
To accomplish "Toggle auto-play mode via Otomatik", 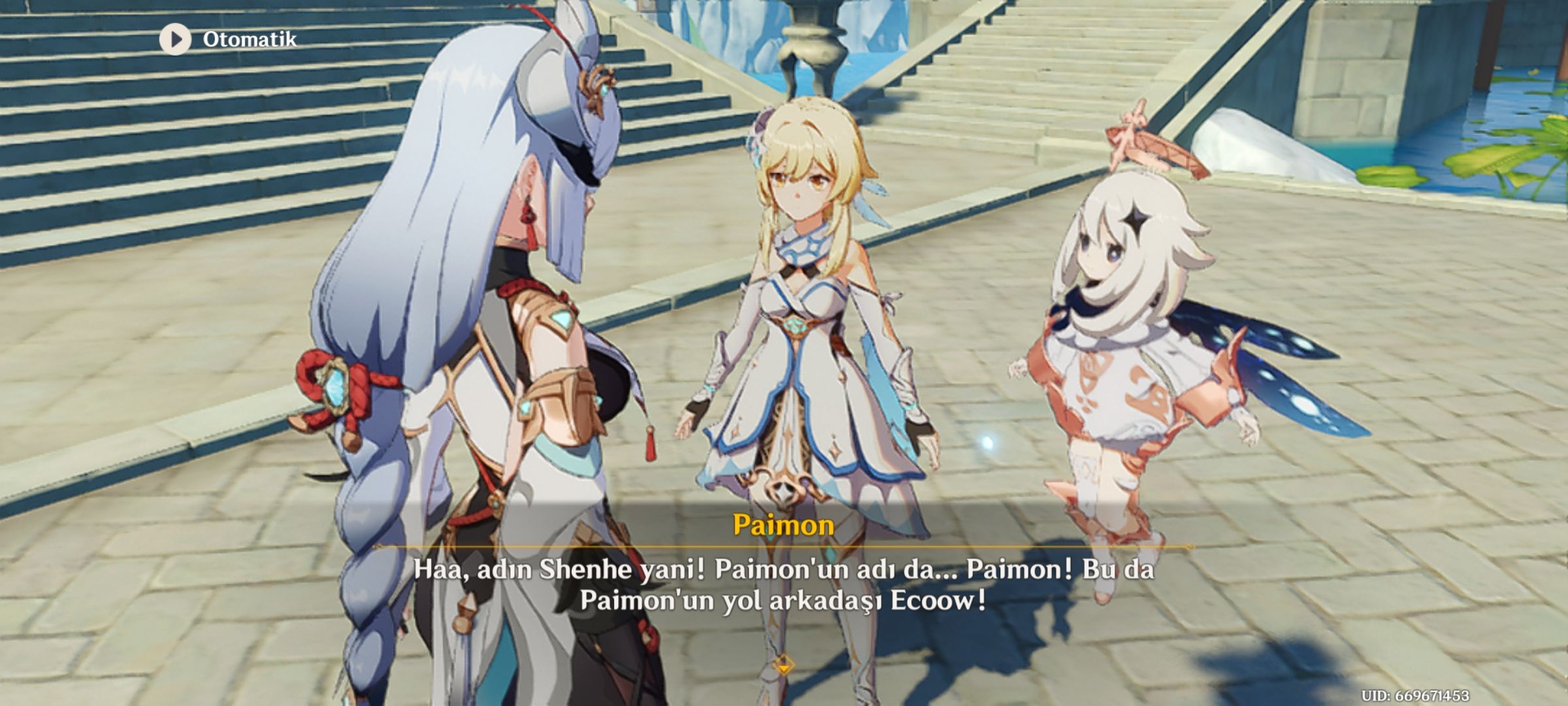I will pyautogui.click(x=248, y=39).
